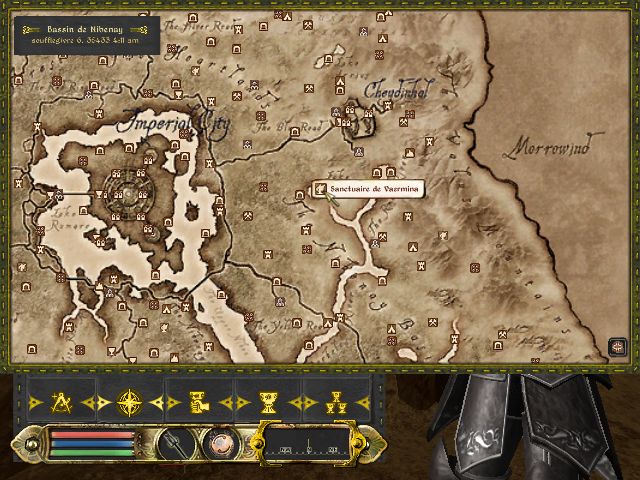Switch to the local map tab
The image size is (640, 480).
pos(63,403)
